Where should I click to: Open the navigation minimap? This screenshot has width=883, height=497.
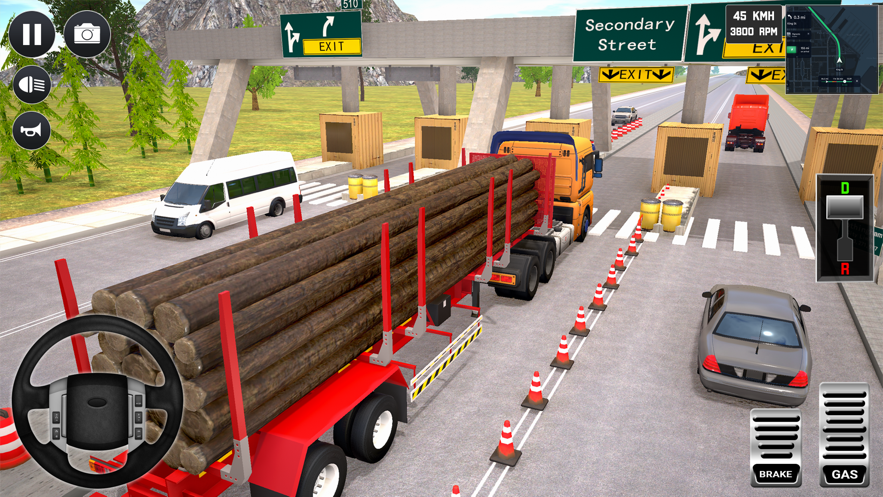(831, 49)
